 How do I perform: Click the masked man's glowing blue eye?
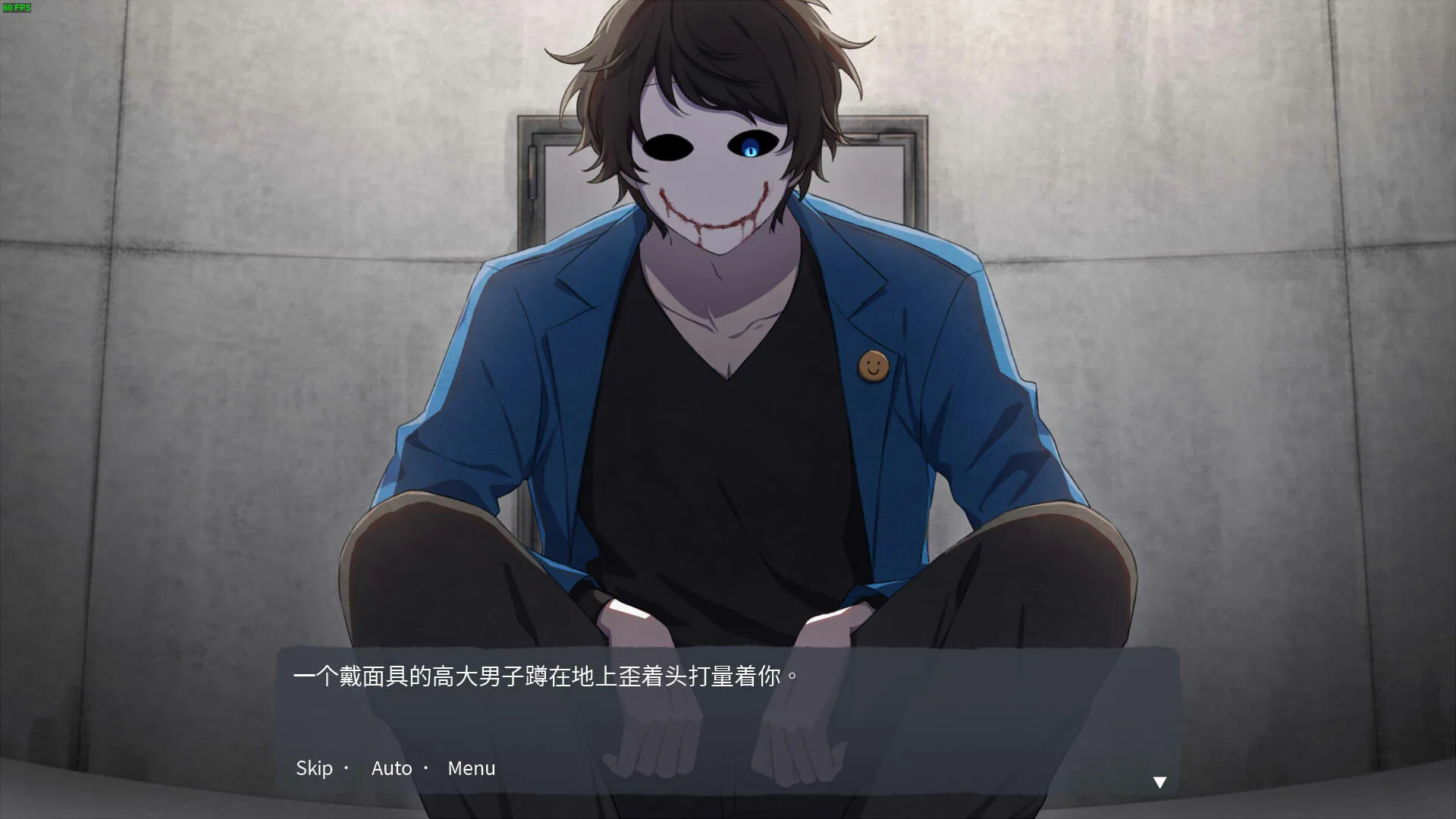752,150
